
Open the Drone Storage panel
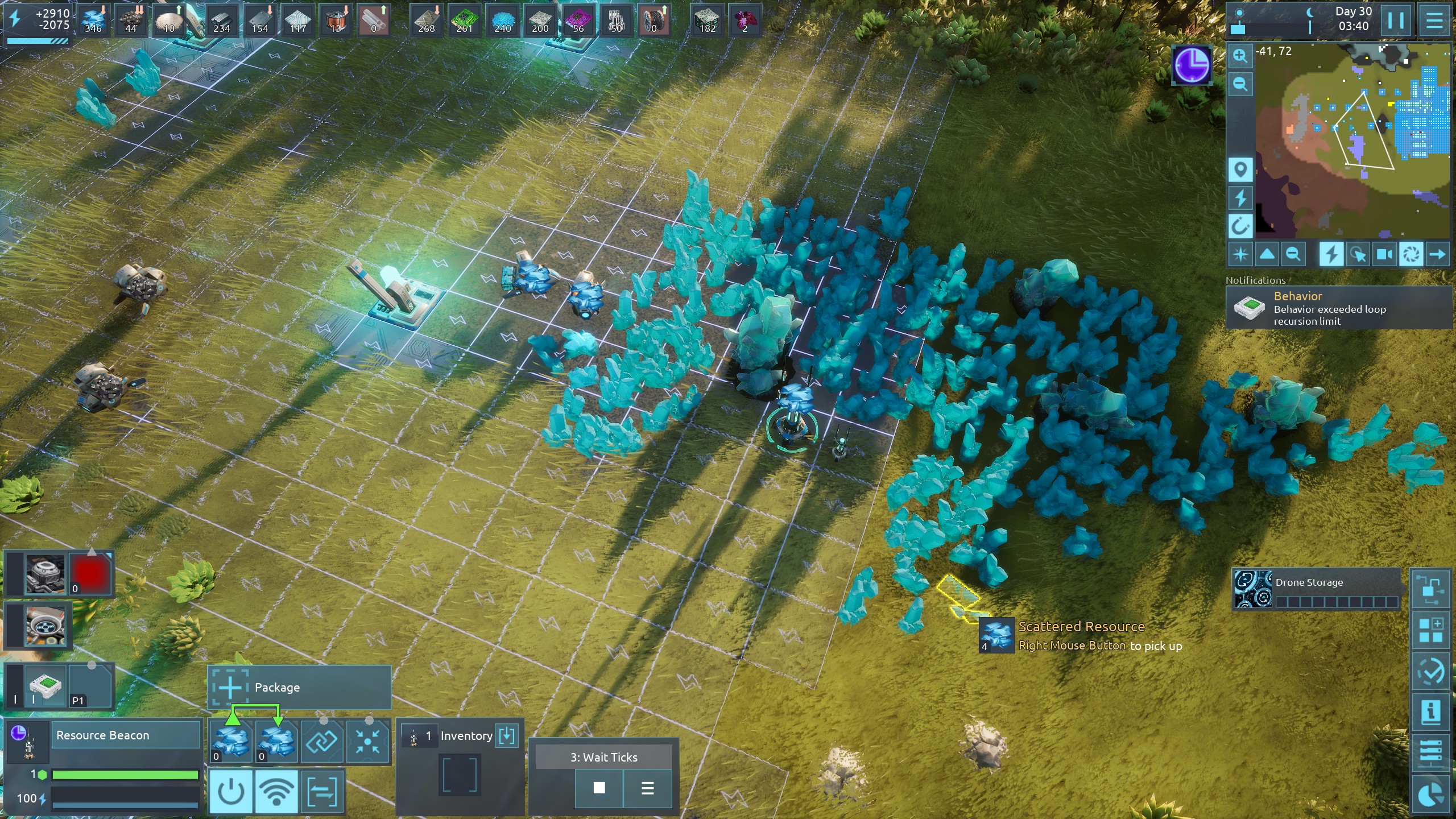coord(1317,589)
